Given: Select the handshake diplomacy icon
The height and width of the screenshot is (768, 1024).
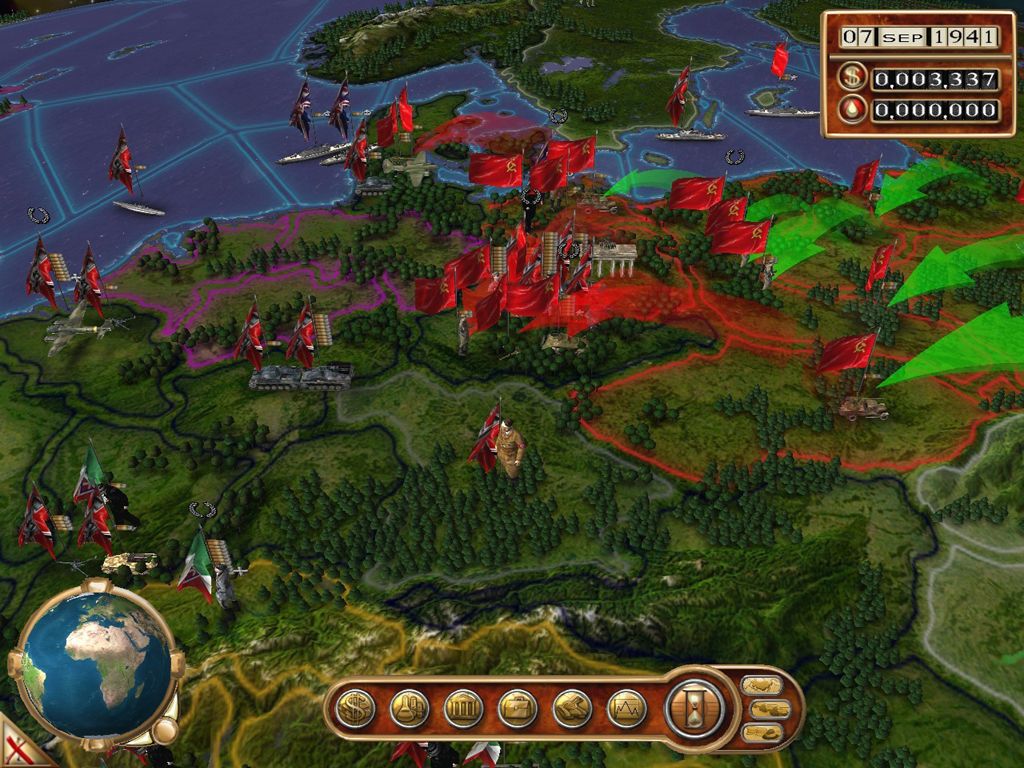Looking at the screenshot, I should pyautogui.click(x=572, y=709).
